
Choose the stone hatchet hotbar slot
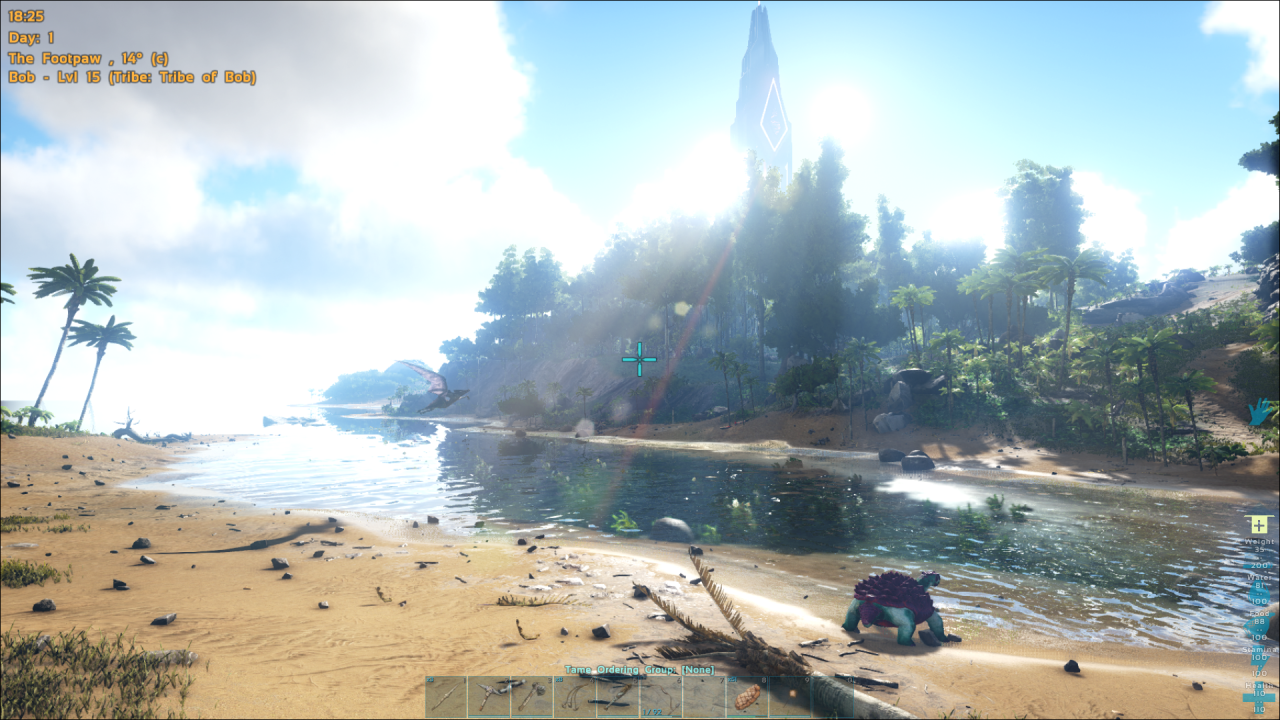[x=532, y=696]
